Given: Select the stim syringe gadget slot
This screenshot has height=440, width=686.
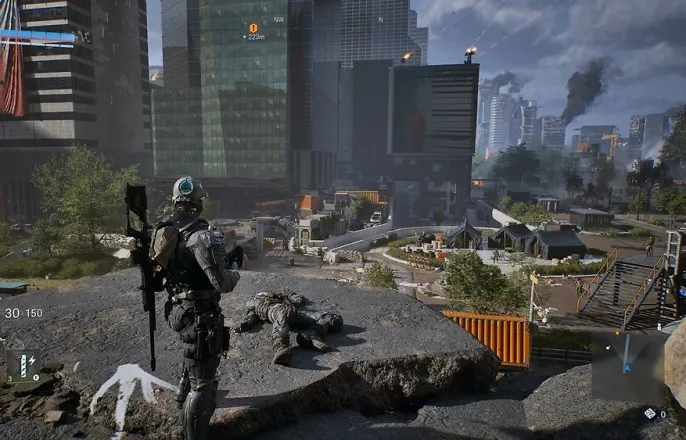Looking at the screenshot, I should 22,366.
